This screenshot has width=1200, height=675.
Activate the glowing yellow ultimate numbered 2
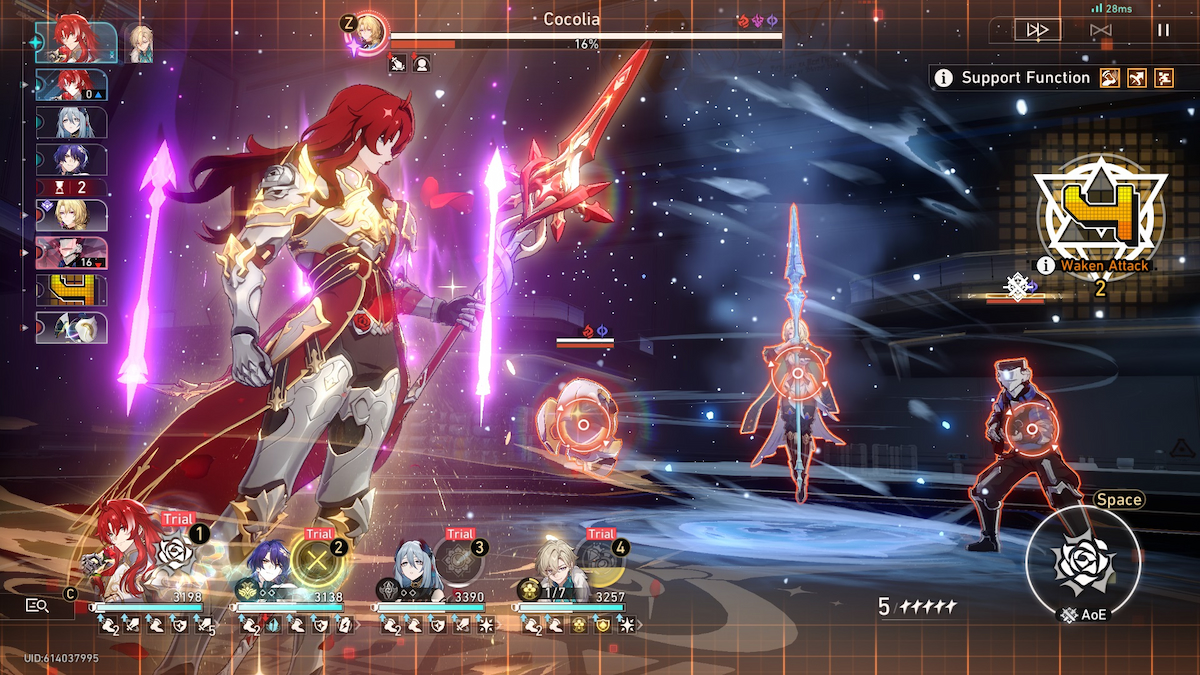pyautogui.click(x=317, y=562)
